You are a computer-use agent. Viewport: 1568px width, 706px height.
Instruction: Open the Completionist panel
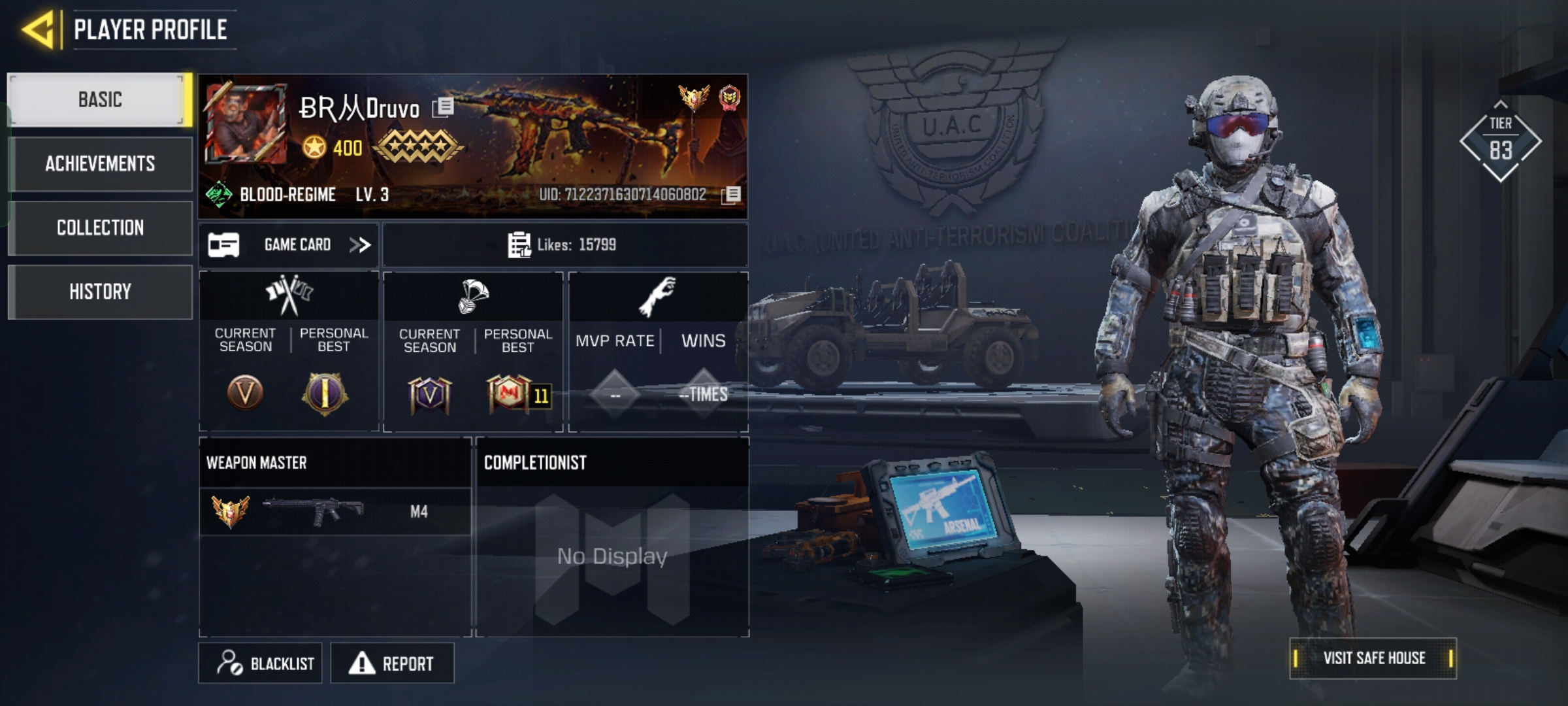click(x=612, y=537)
